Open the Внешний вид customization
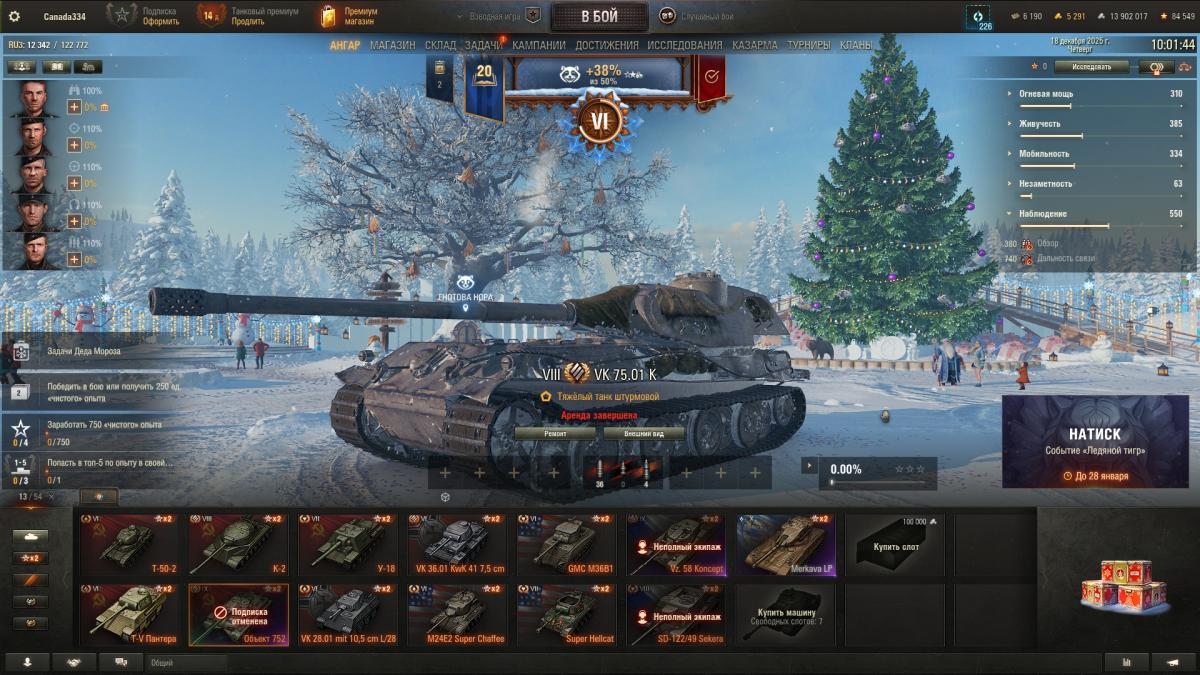This screenshot has width=1200, height=675. [x=644, y=433]
